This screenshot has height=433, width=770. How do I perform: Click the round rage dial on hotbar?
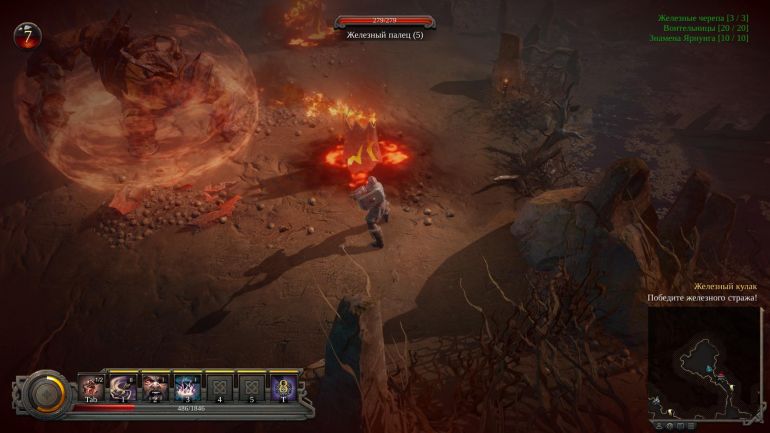click(44, 392)
